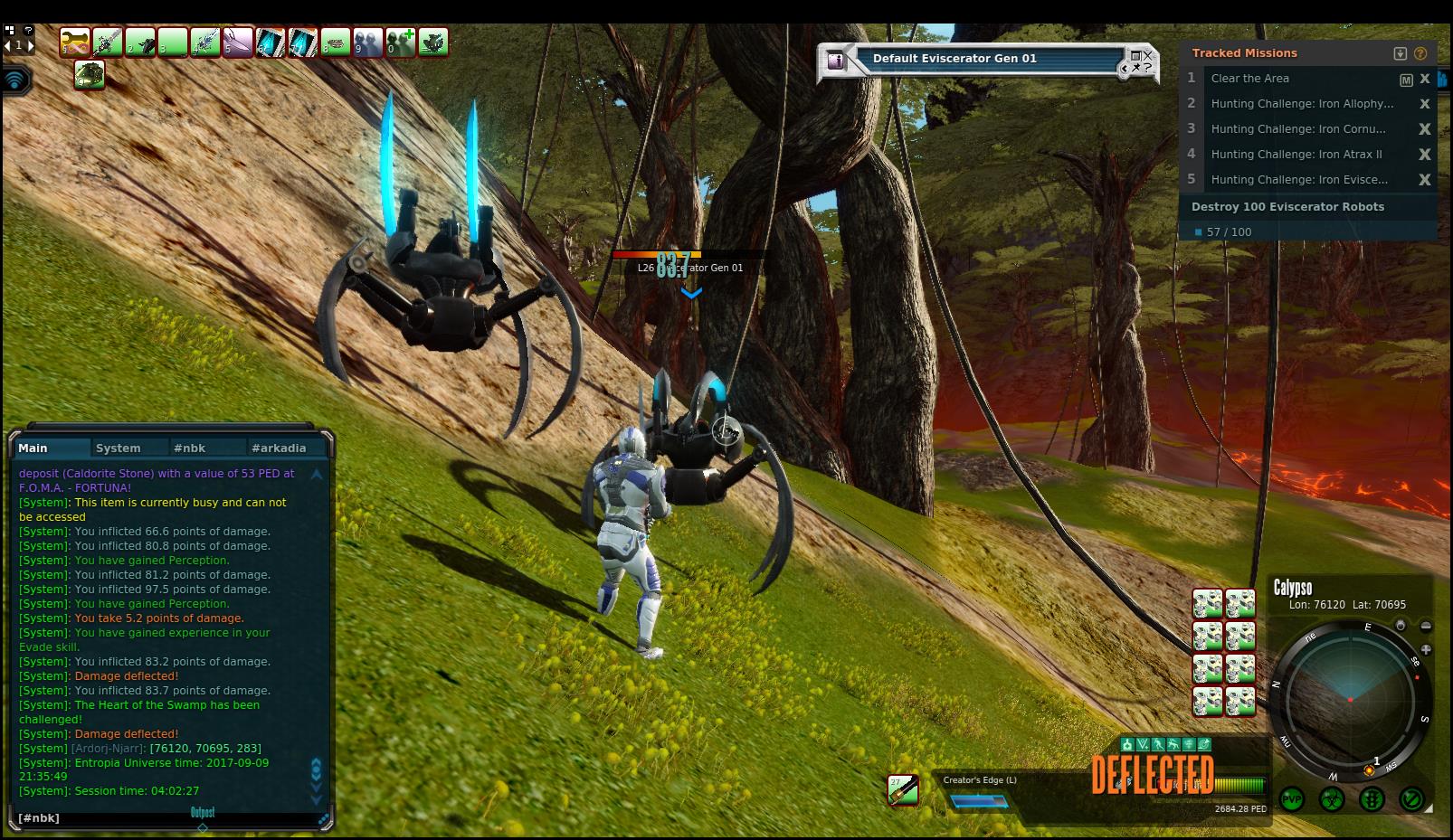Select Hunting Challenge: Iron Atrax II mission
The image size is (1453, 840).
[x=1296, y=155]
